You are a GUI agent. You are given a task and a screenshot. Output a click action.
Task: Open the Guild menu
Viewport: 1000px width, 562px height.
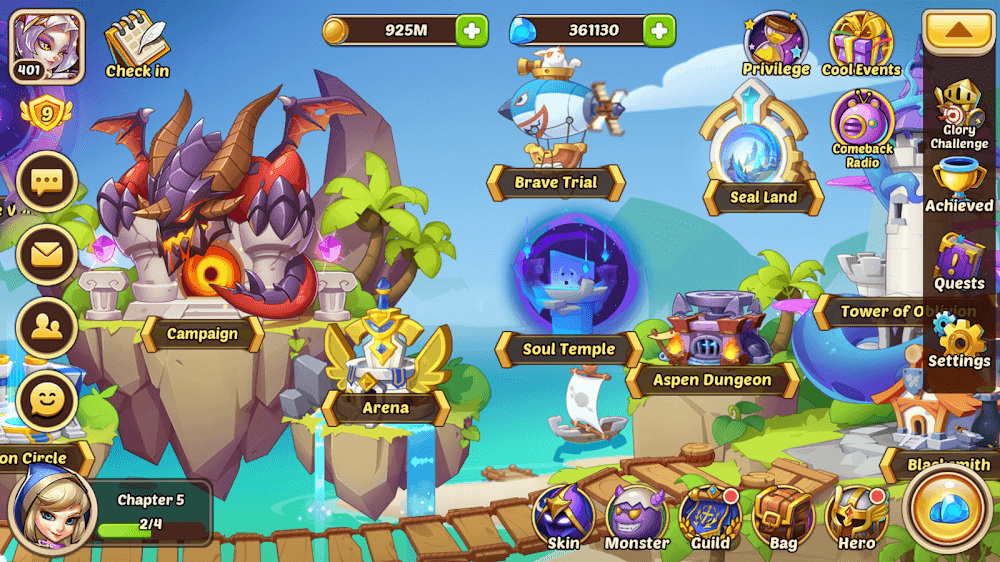point(710,517)
